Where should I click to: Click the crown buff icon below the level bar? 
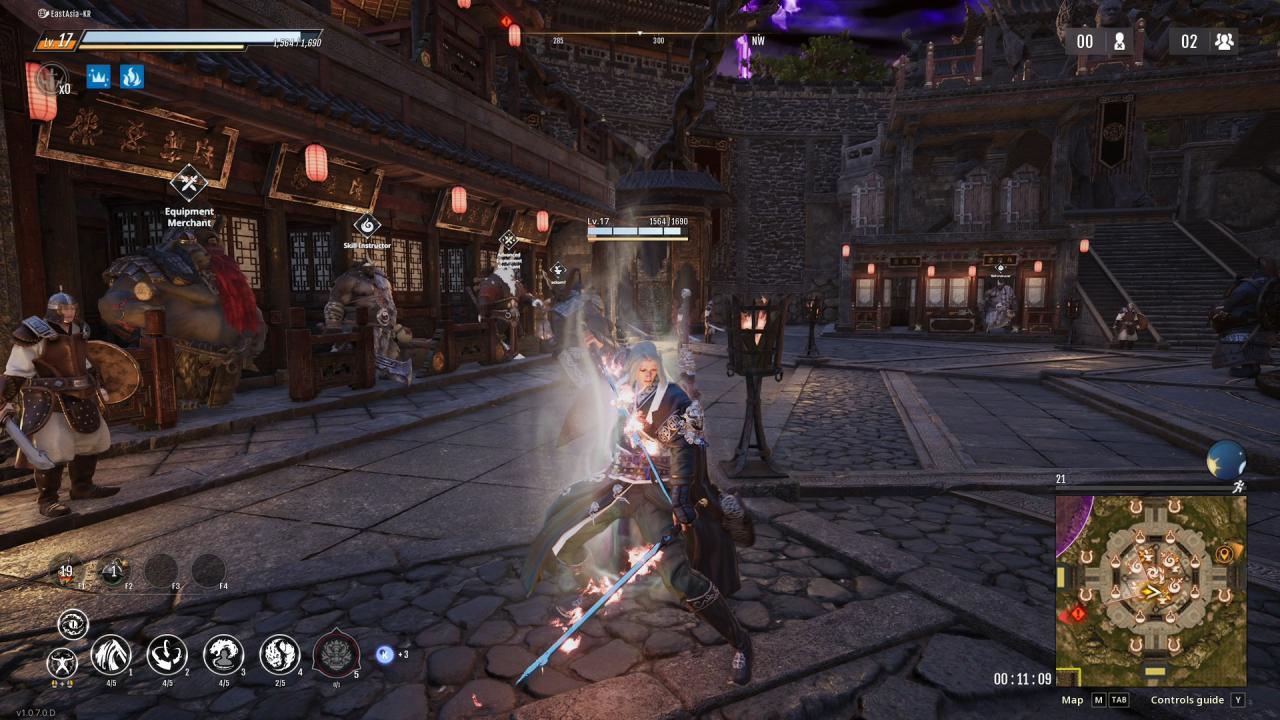(x=98, y=77)
